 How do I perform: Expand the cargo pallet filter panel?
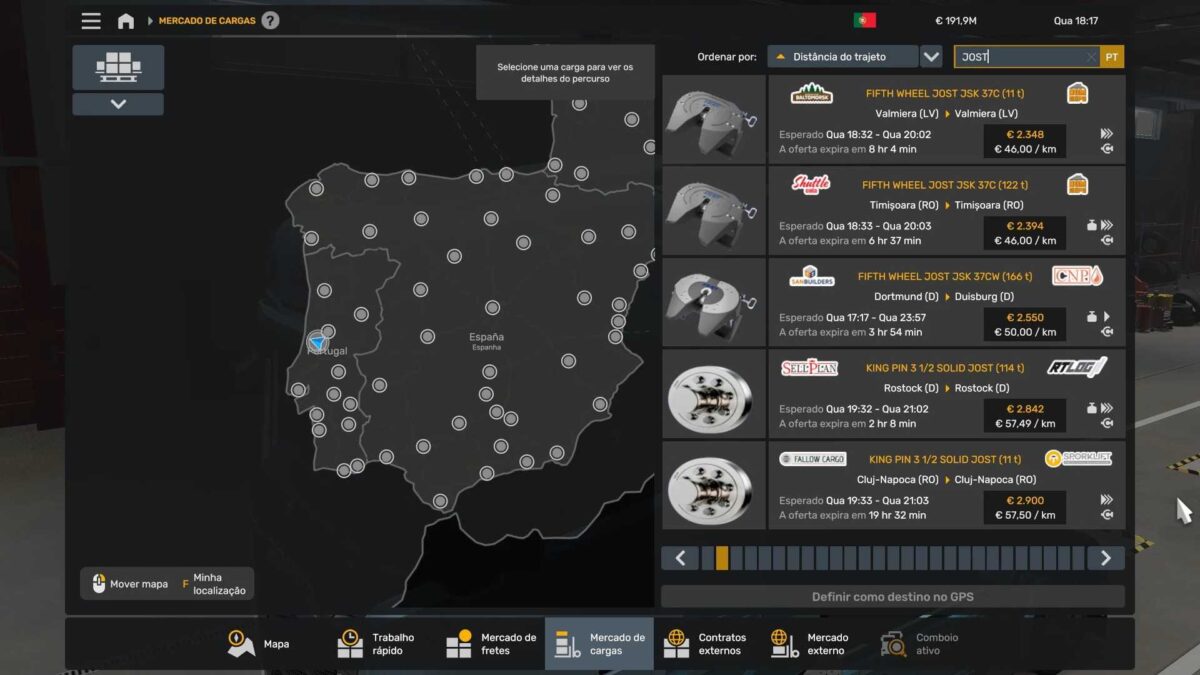(118, 104)
